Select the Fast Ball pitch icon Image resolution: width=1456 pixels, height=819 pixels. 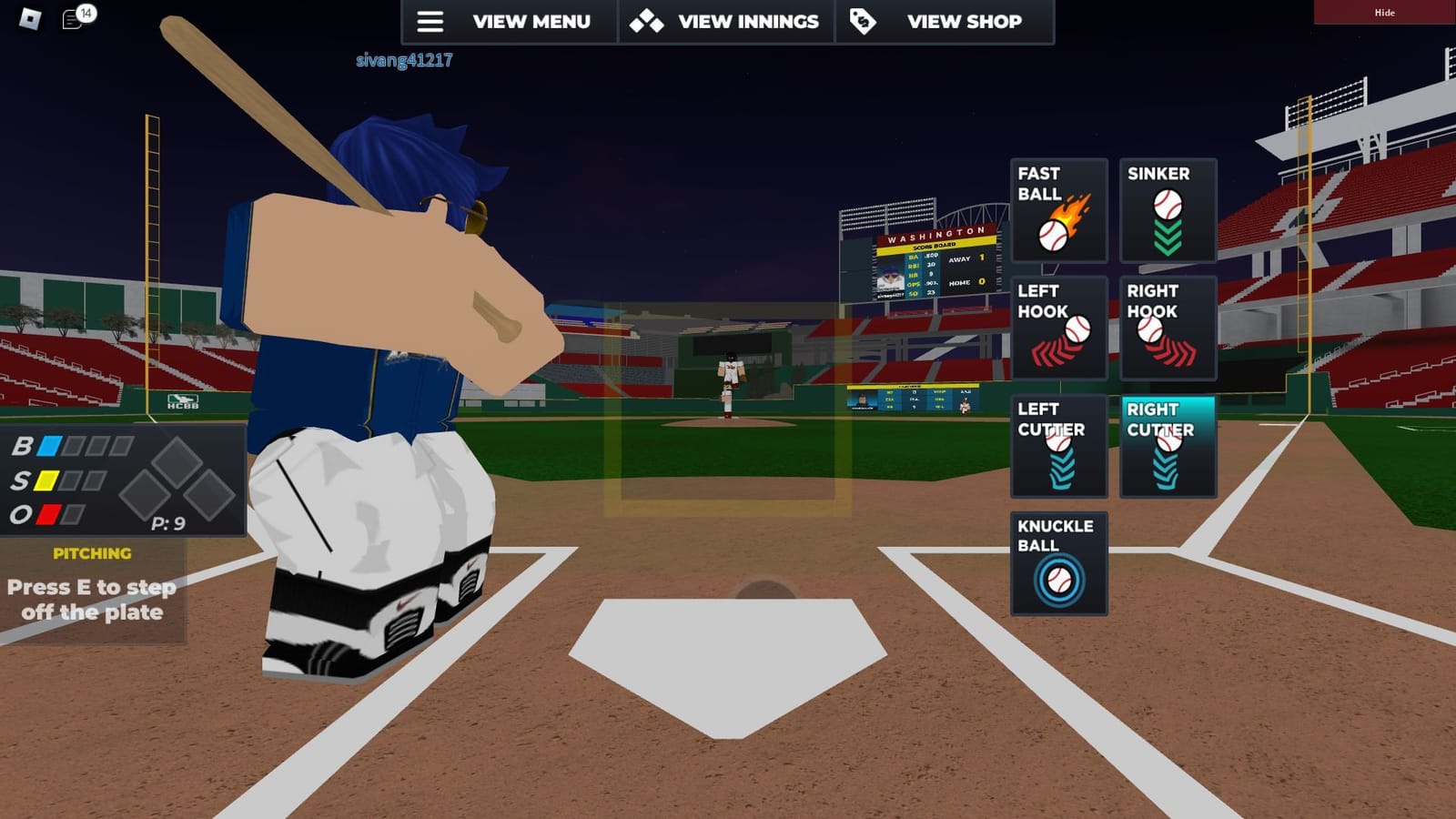(x=1058, y=211)
